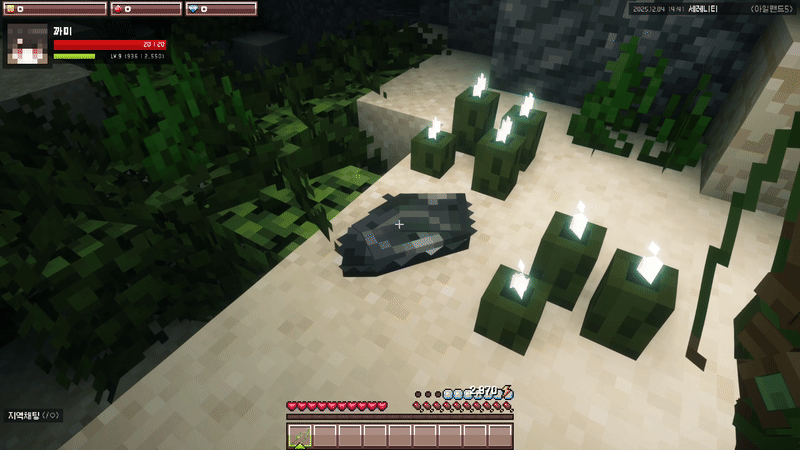Click the blue diamond currency counter

pos(221,9)
